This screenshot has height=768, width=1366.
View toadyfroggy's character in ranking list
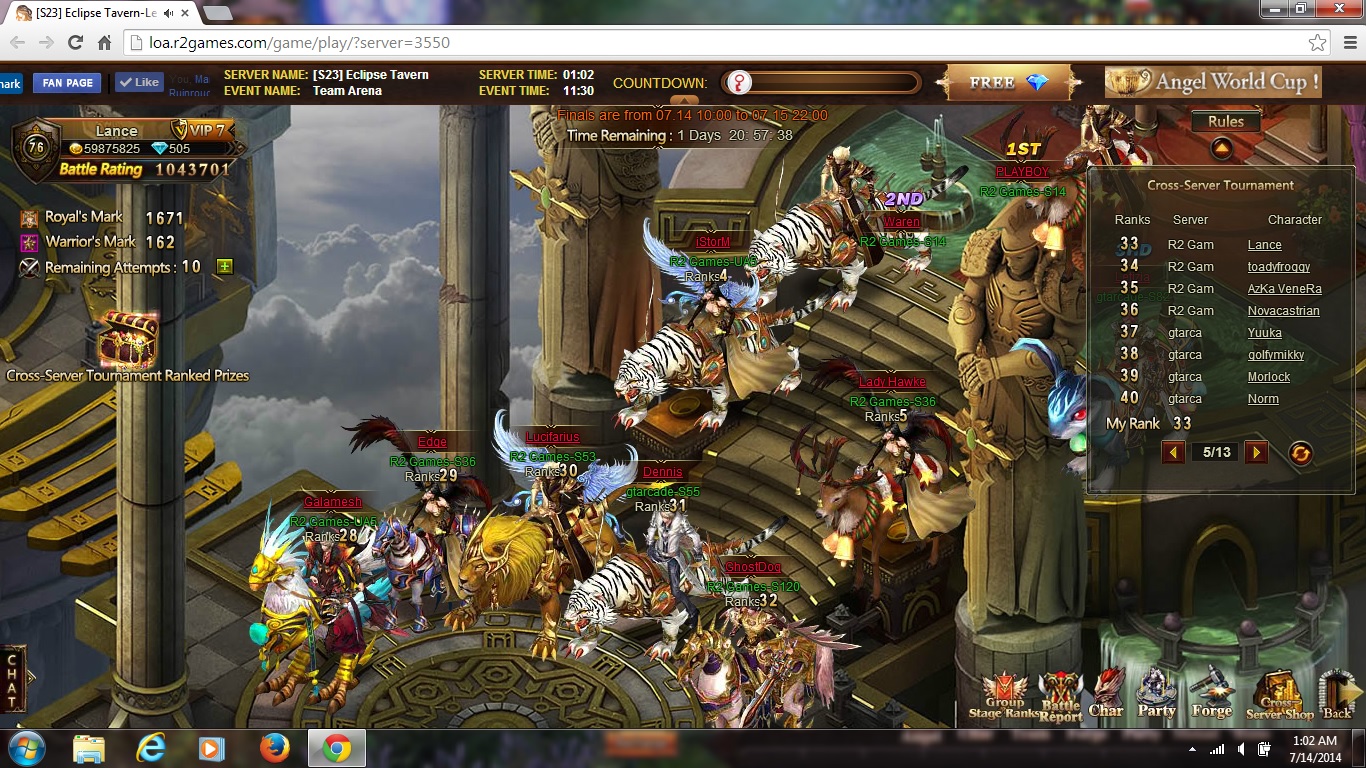[x=1278, y=267]
